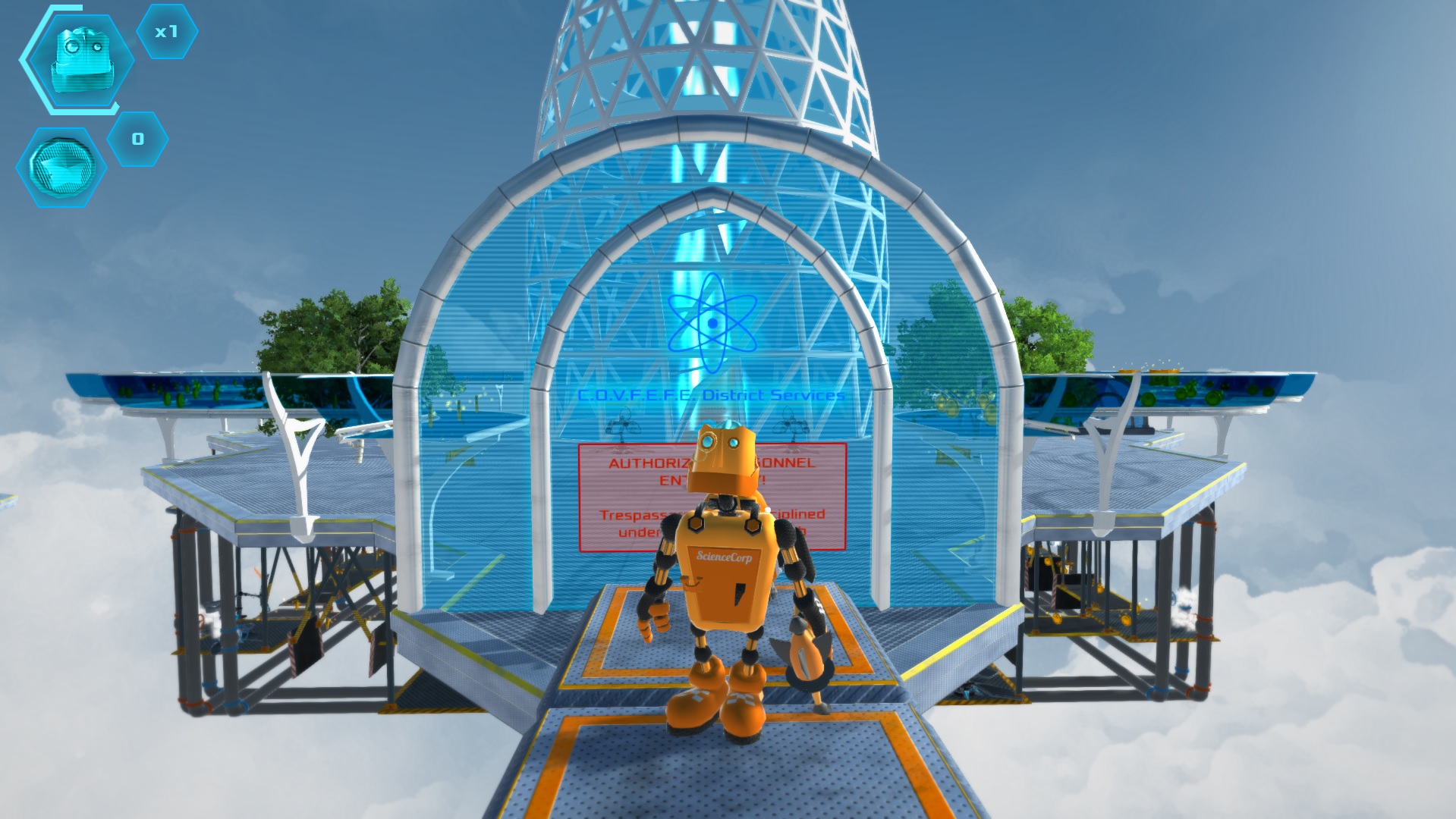Click the x1 lives counter hexagon
The height and width of the screenshot is (819, 1456).
coord(168,33)
